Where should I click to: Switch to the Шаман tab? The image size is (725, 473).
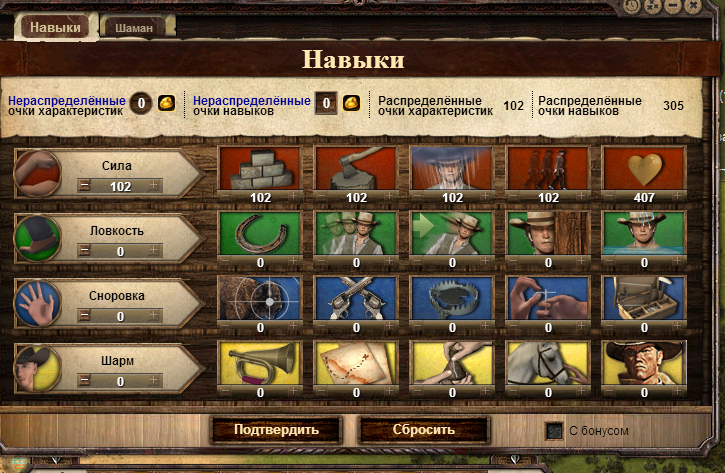point(133,28)
